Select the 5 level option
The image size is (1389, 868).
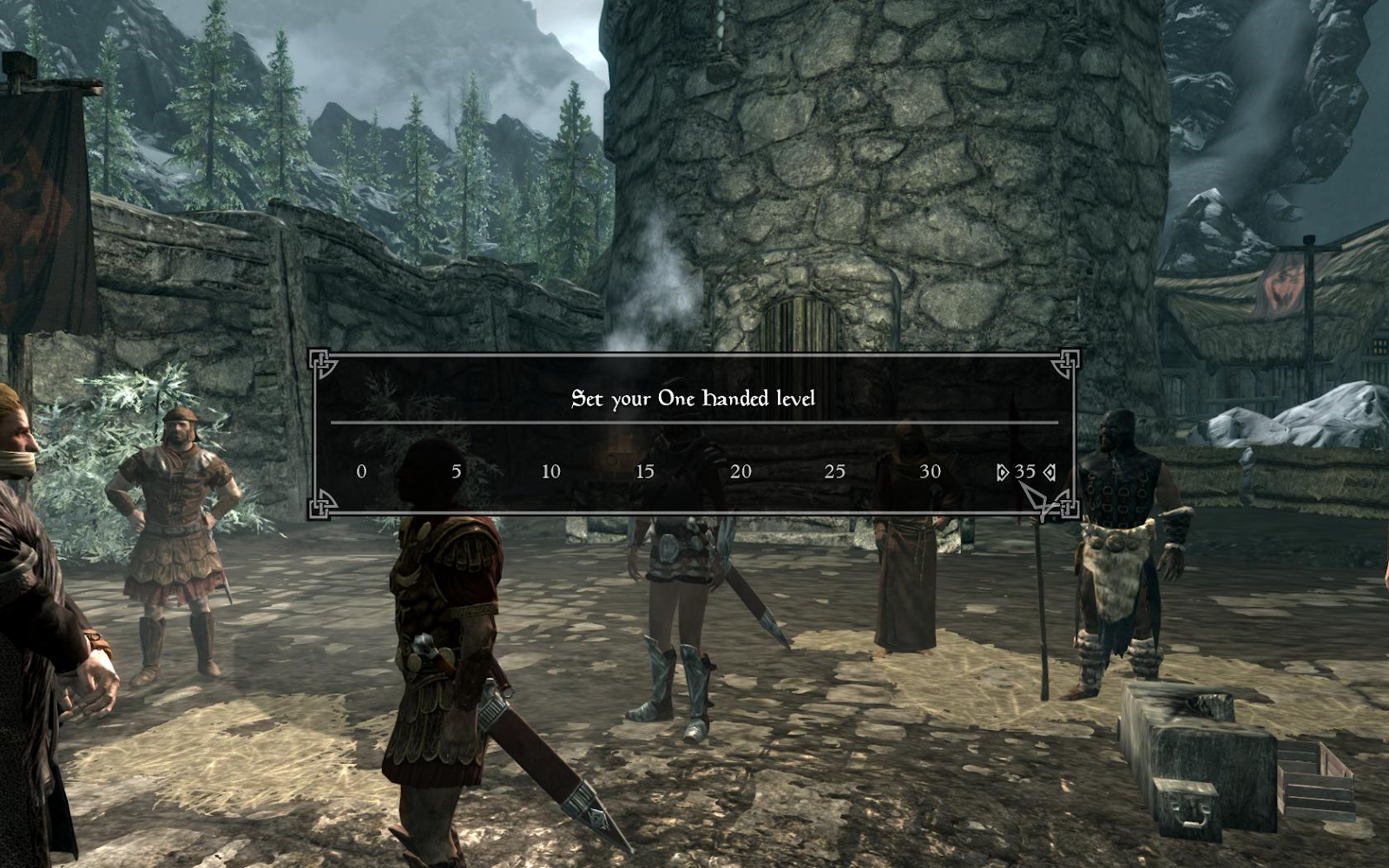[x=456, y=471]
